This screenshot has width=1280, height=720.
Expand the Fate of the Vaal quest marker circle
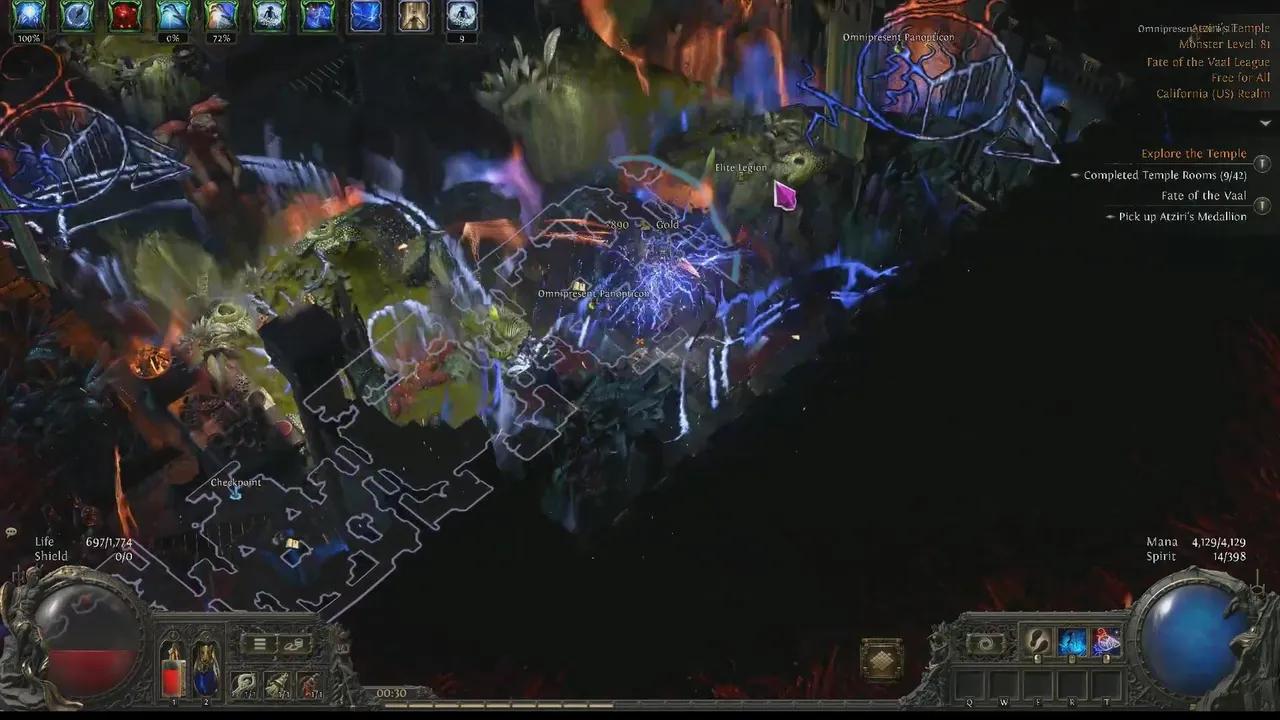coord(1262,206)
